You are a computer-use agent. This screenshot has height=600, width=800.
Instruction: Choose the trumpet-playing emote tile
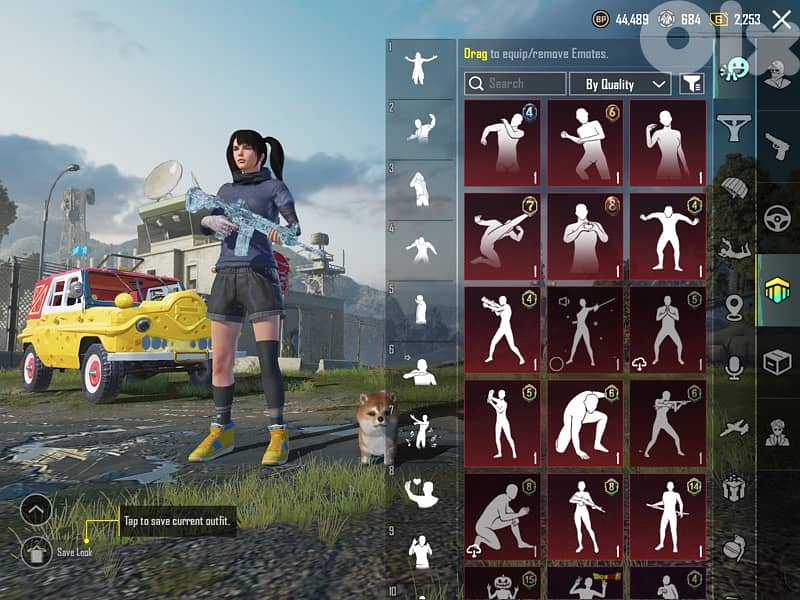502,330
